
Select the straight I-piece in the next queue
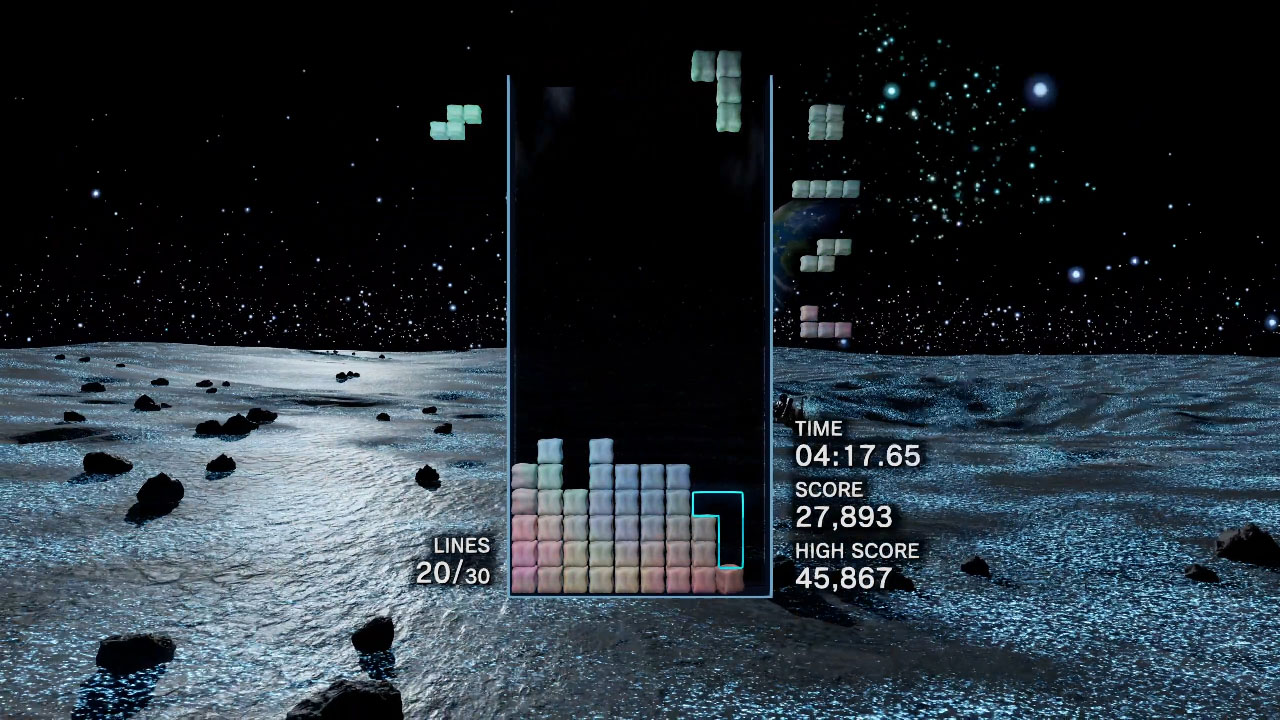(x=826, y=189)
